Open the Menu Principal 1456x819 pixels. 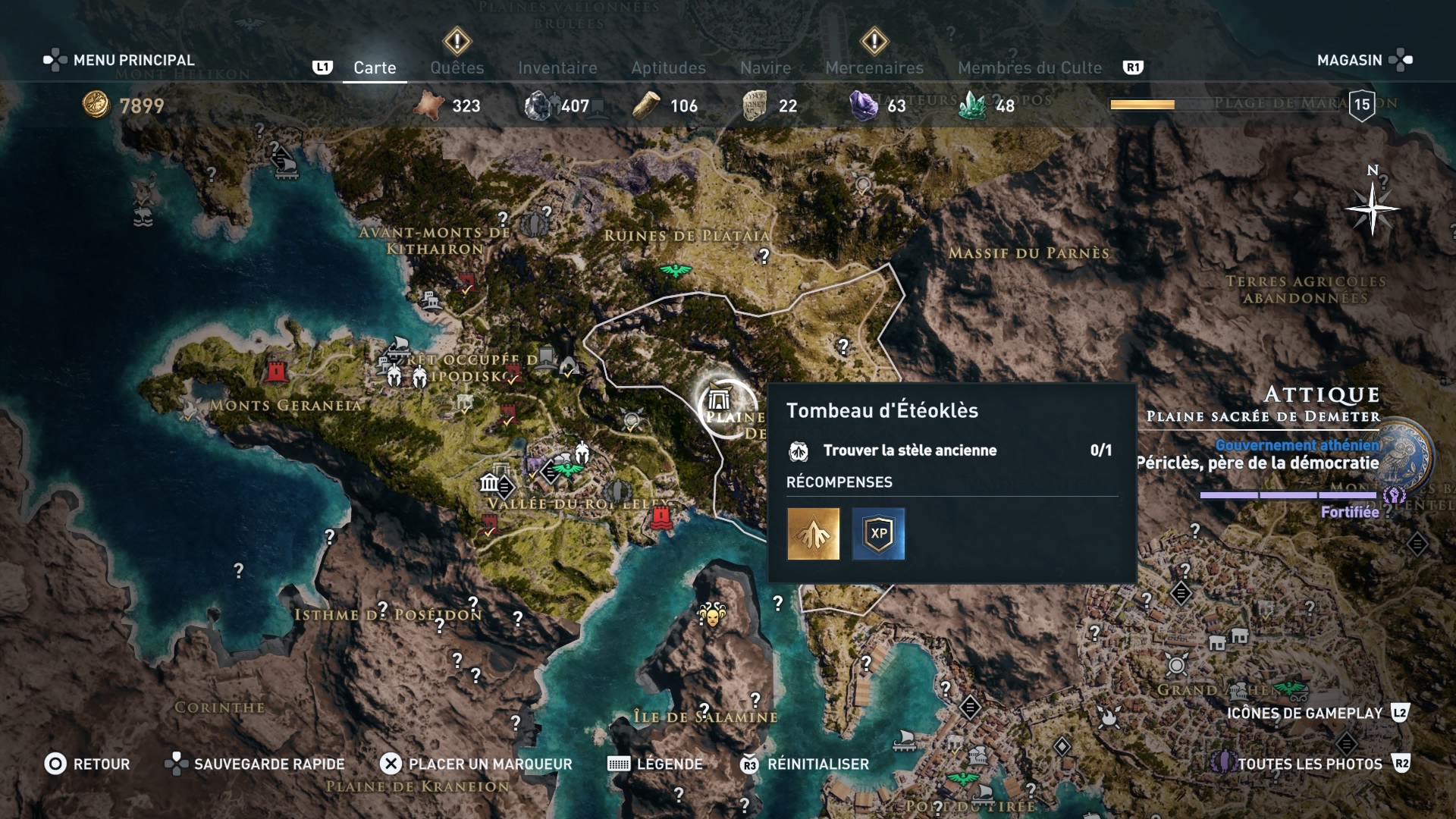[120, 60]
